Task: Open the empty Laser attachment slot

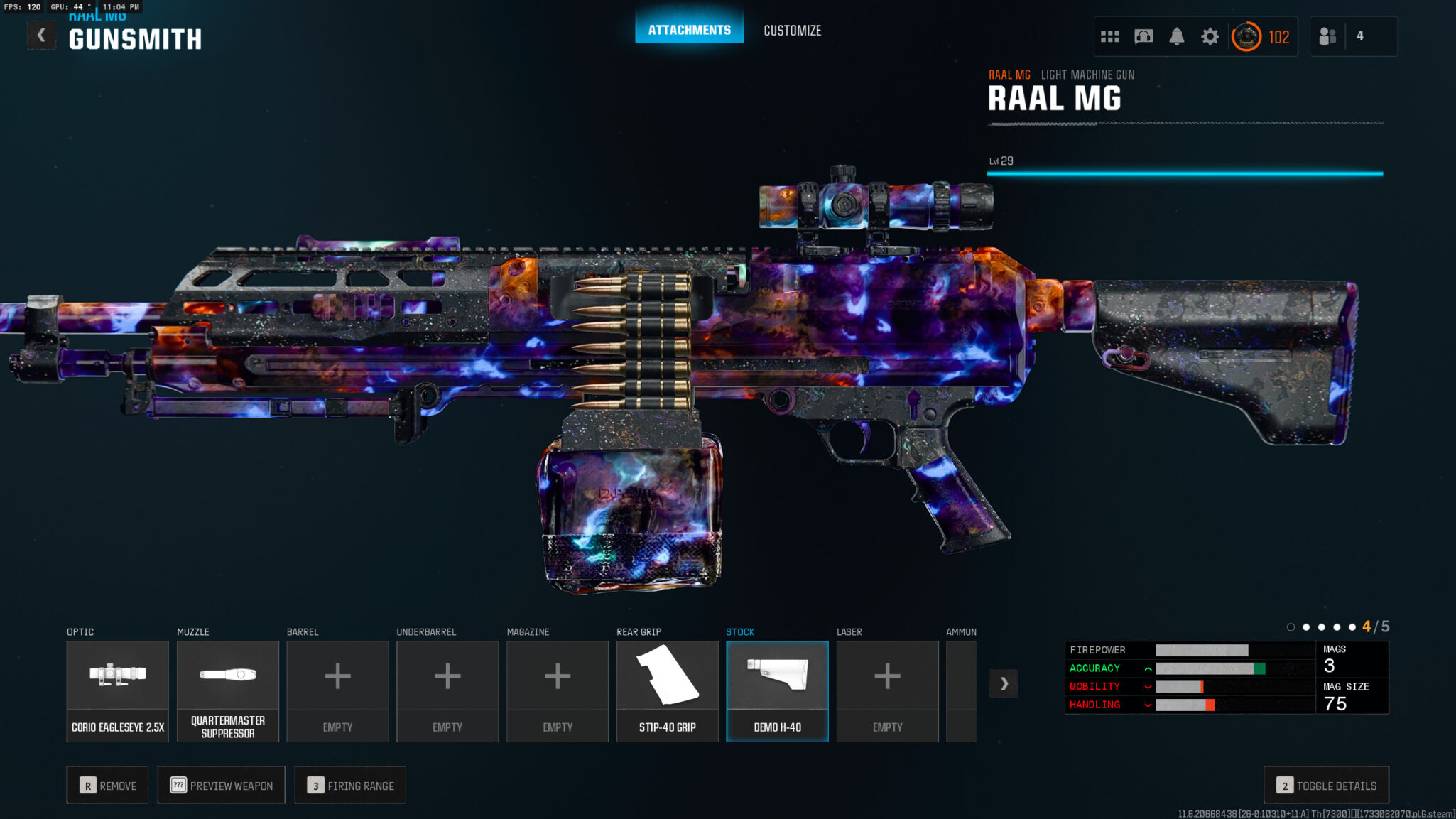Action: (x=887, y=690)
